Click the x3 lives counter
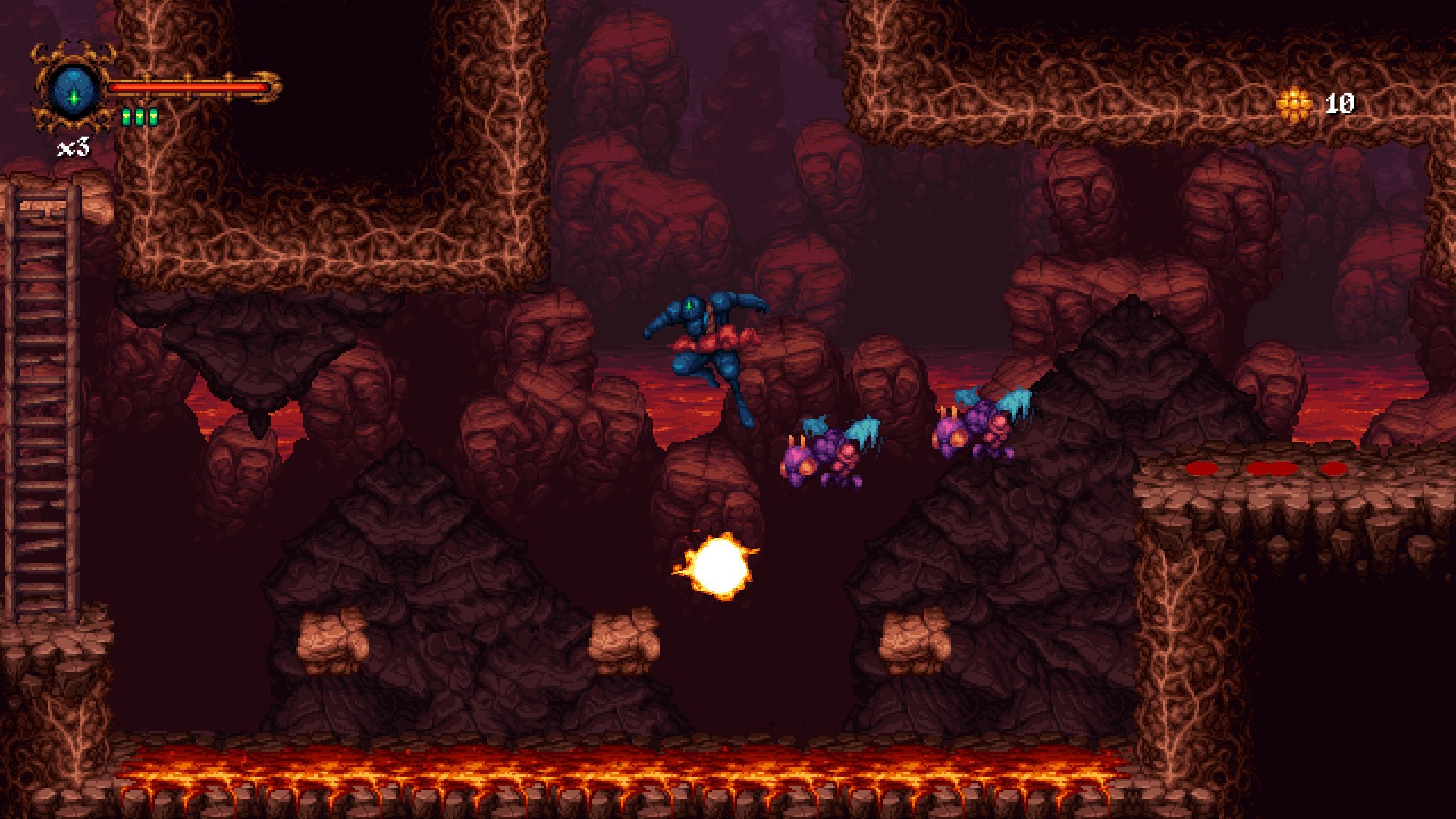This screenshot has width=1456, height=819. coord(74,144)
